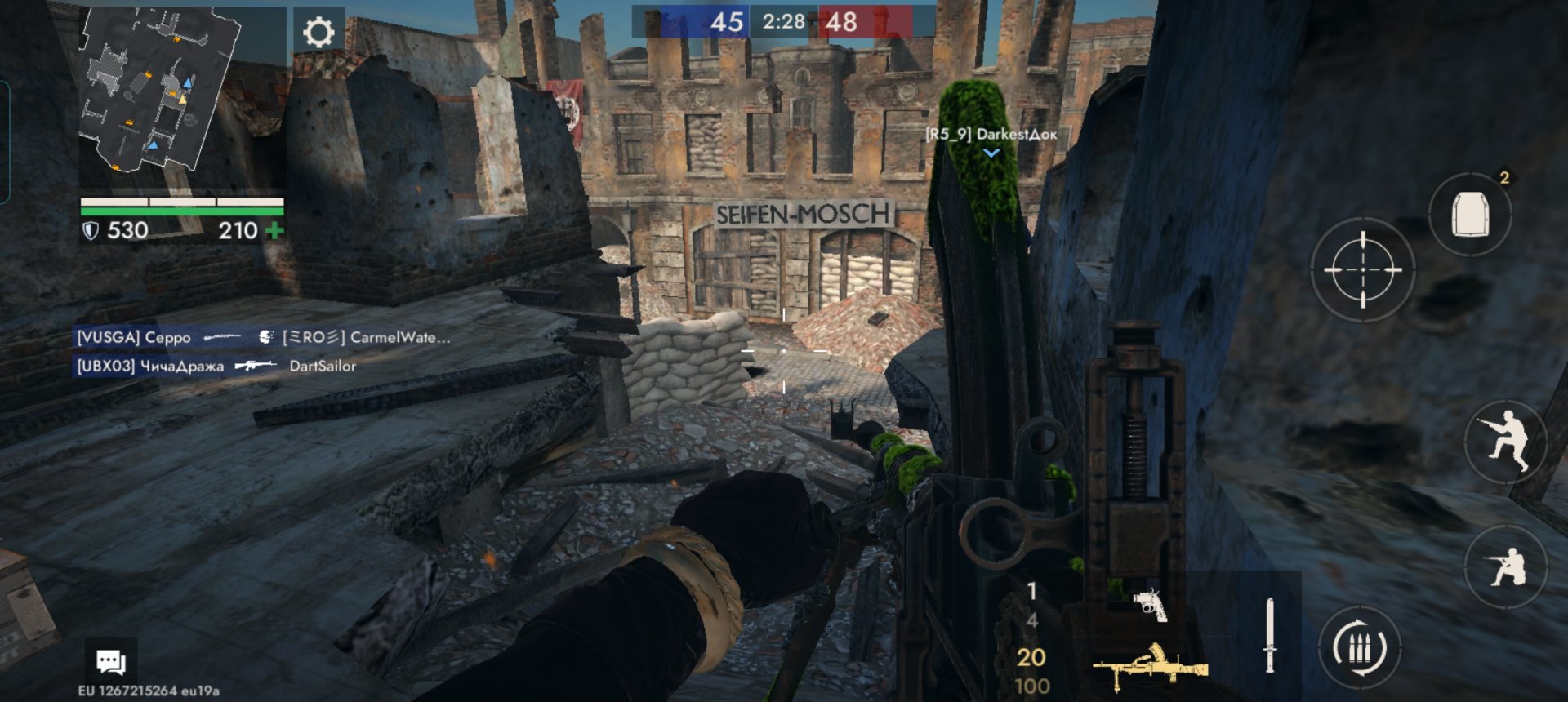Activate the aim-down-sights crosshair button
Image resolution: width=1568 pixels, height=702 pixels.
point(1362,269)
